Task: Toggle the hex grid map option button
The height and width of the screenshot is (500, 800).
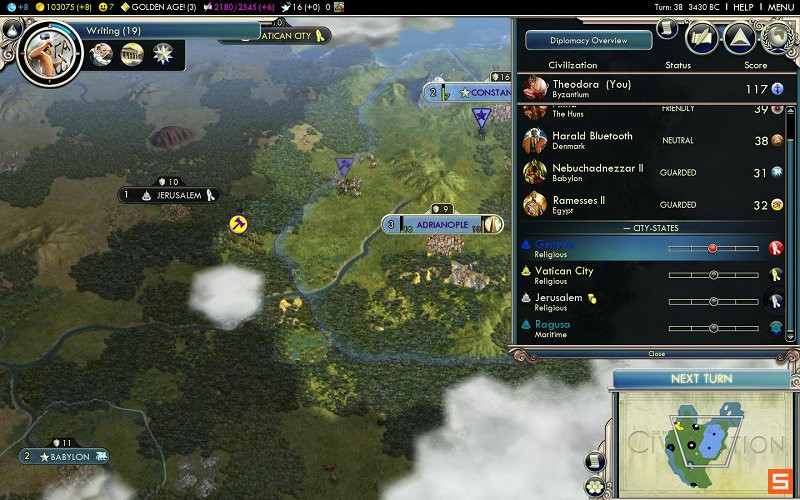Action: click(595, 485)
